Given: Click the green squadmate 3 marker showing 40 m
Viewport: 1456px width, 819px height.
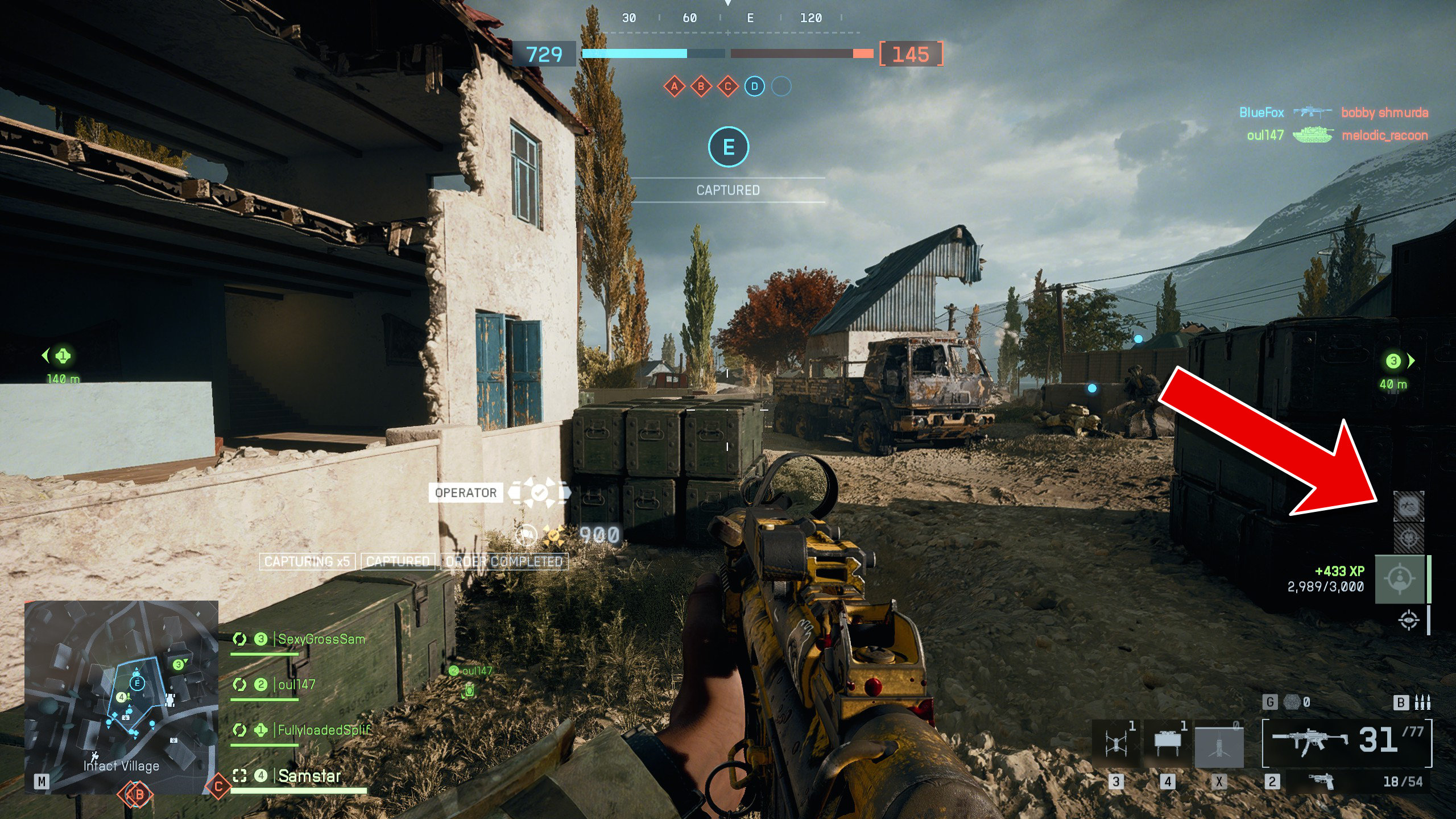Looking at the screenshot, I should 1393,361.
